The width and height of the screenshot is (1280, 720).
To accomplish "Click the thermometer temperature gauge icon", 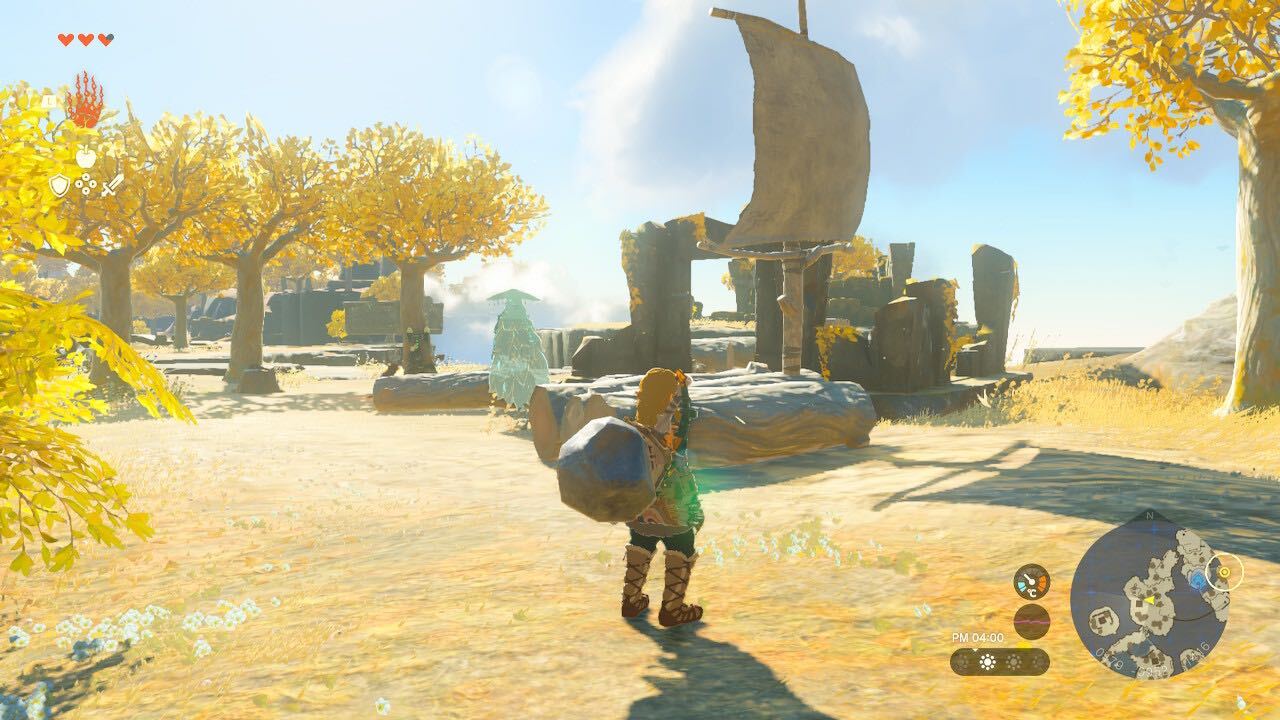I will pyautogui.click(x=1030, y=580).
